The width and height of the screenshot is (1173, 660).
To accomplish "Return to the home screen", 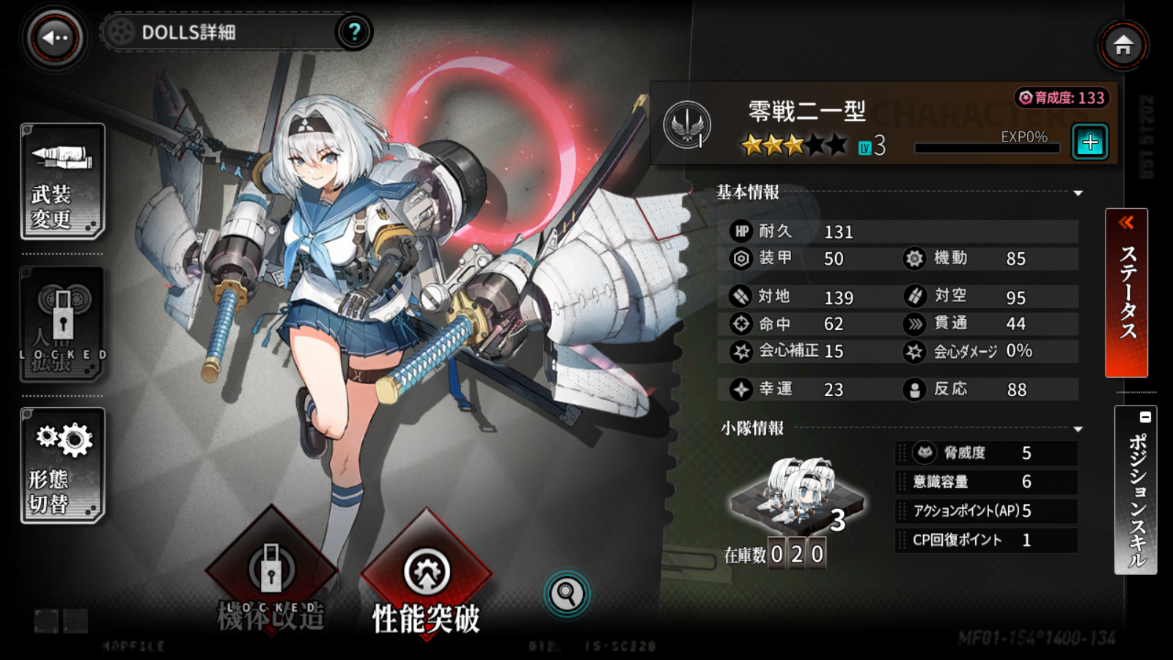I will coord(1122,45).
